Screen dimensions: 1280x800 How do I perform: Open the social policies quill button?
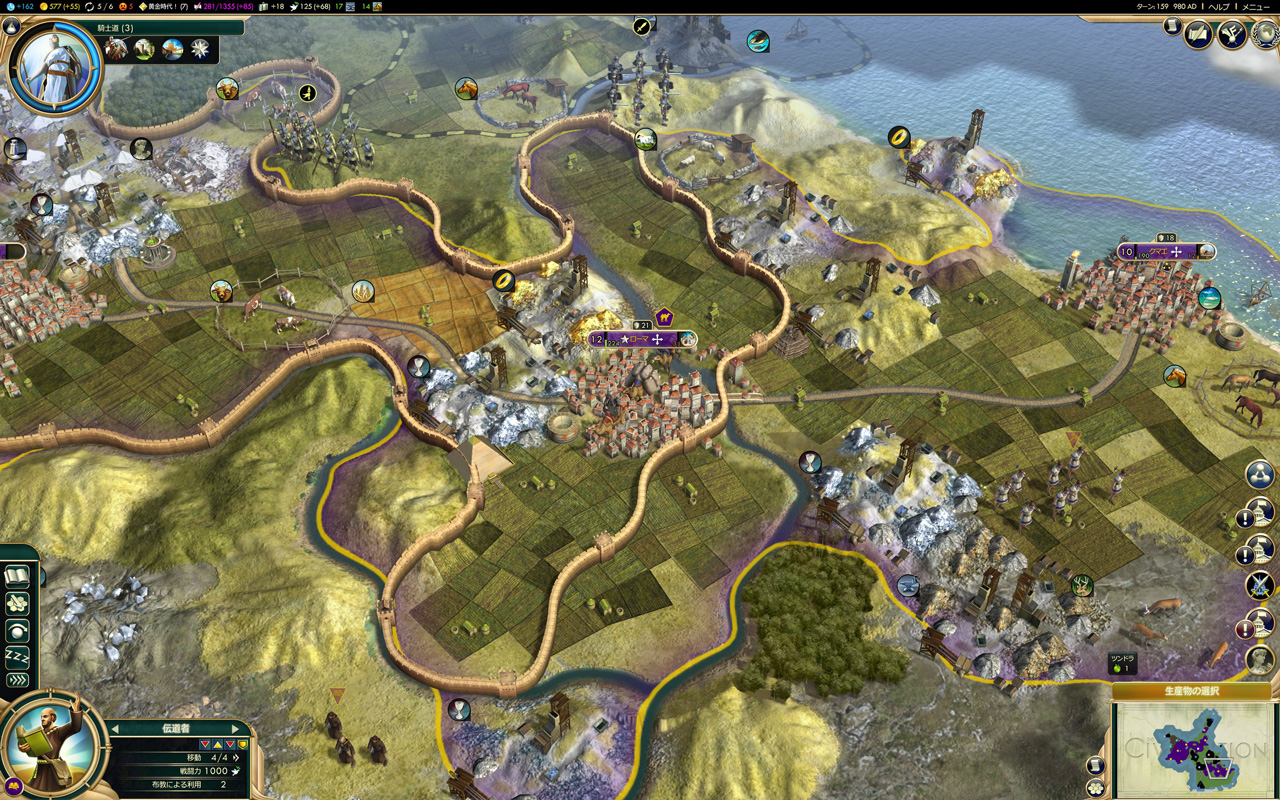pos(1199,35)
